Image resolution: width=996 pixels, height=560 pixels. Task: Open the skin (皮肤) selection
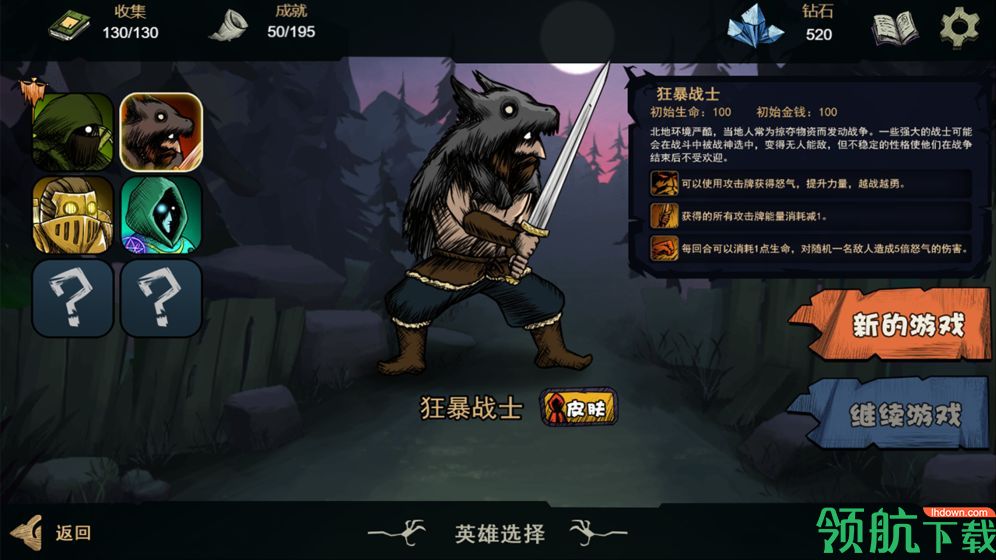click(578, 408)
